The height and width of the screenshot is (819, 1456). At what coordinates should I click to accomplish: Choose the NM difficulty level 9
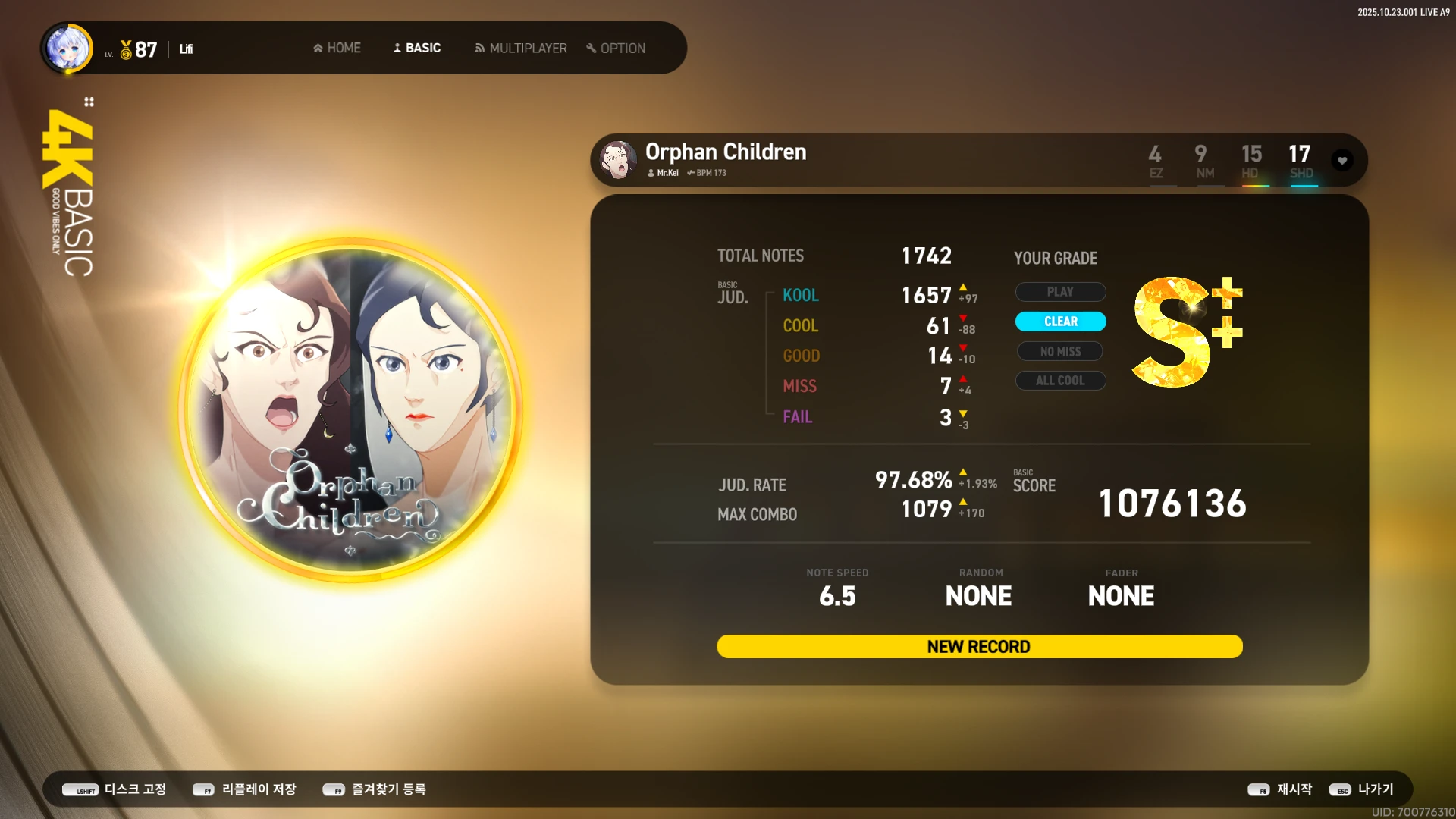click(1203, 161)
